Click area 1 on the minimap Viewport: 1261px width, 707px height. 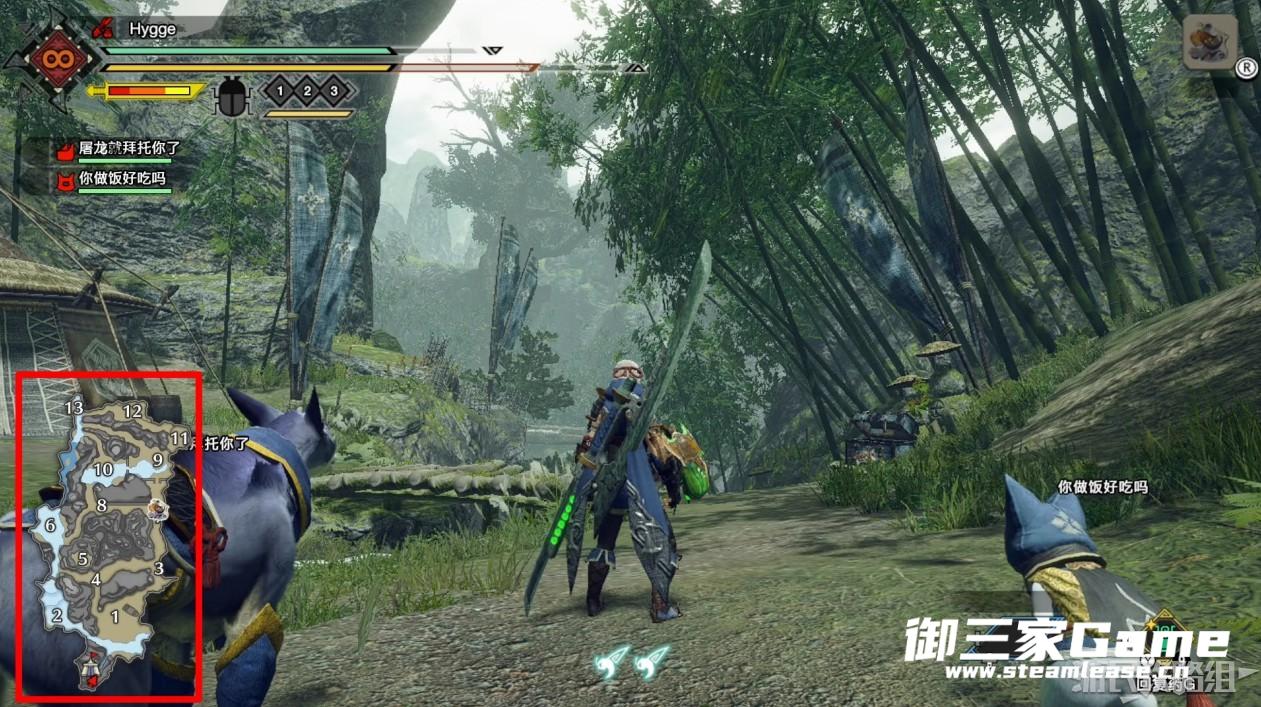[x=116, y=616]
